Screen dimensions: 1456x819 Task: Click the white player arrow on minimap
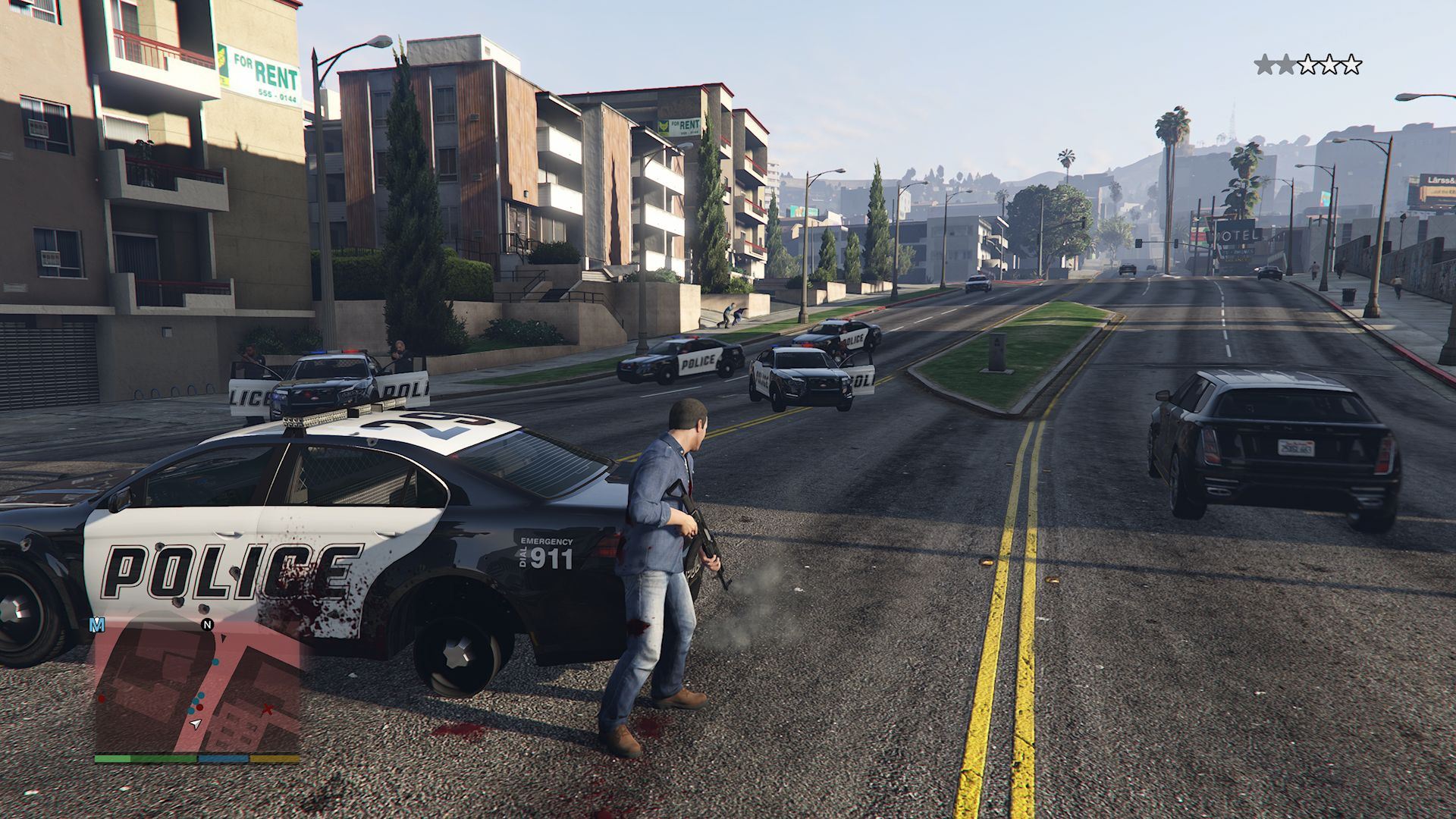[x=196, y=723]
